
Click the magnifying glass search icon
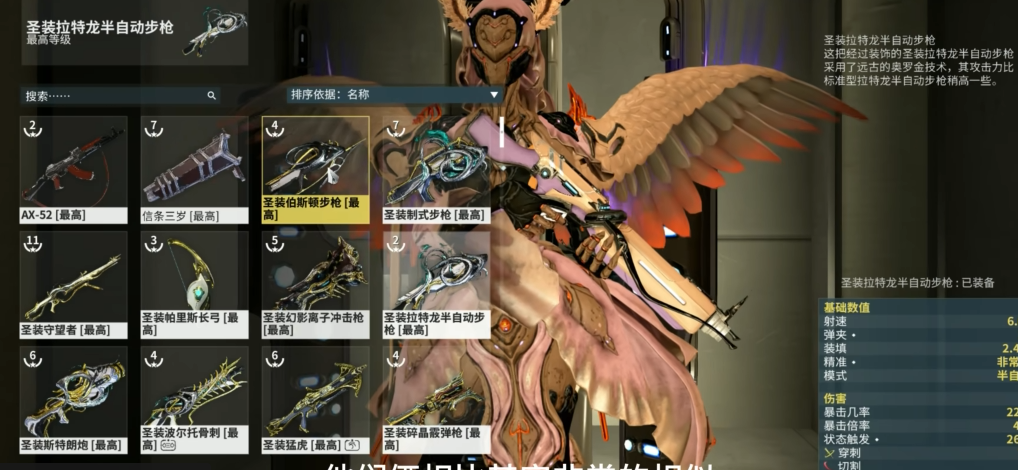click(x=212, y=96)
